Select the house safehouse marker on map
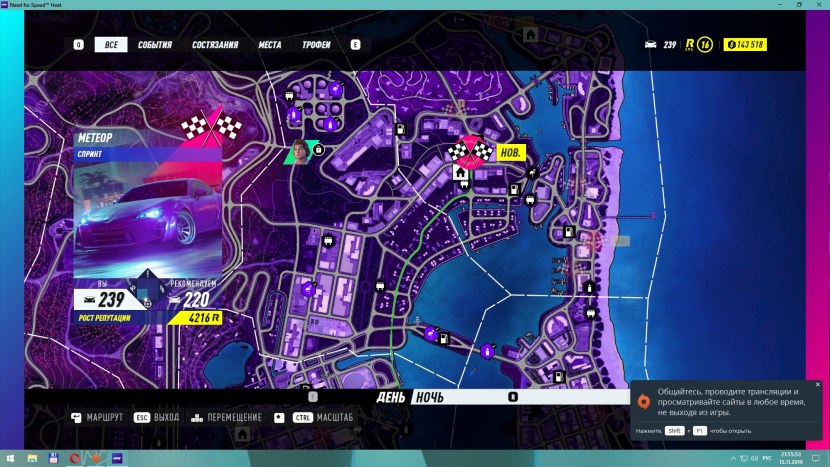 [460, 172]
